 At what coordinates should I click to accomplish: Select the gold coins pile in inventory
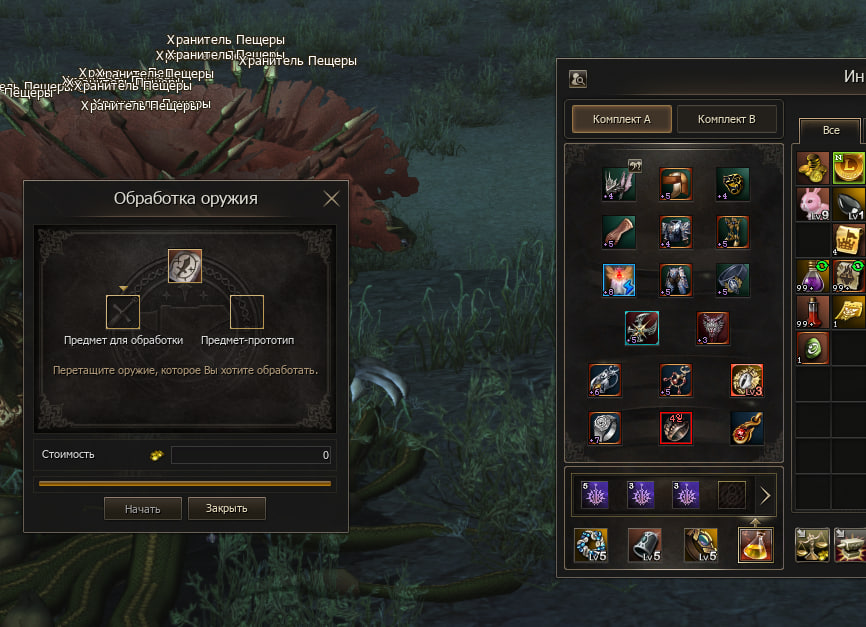click(813, 168)
